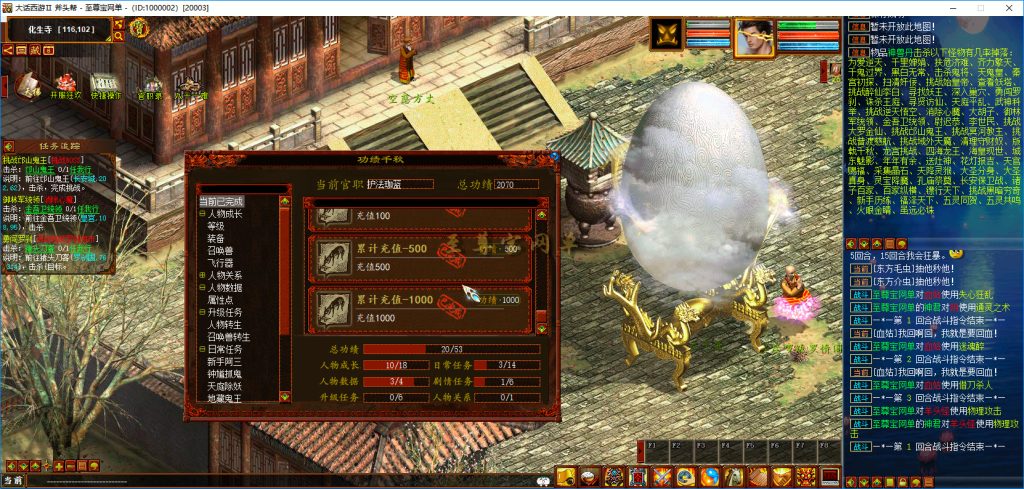Click the player character portrait
Screen dimensions: 1024x489
pos(754,36)
